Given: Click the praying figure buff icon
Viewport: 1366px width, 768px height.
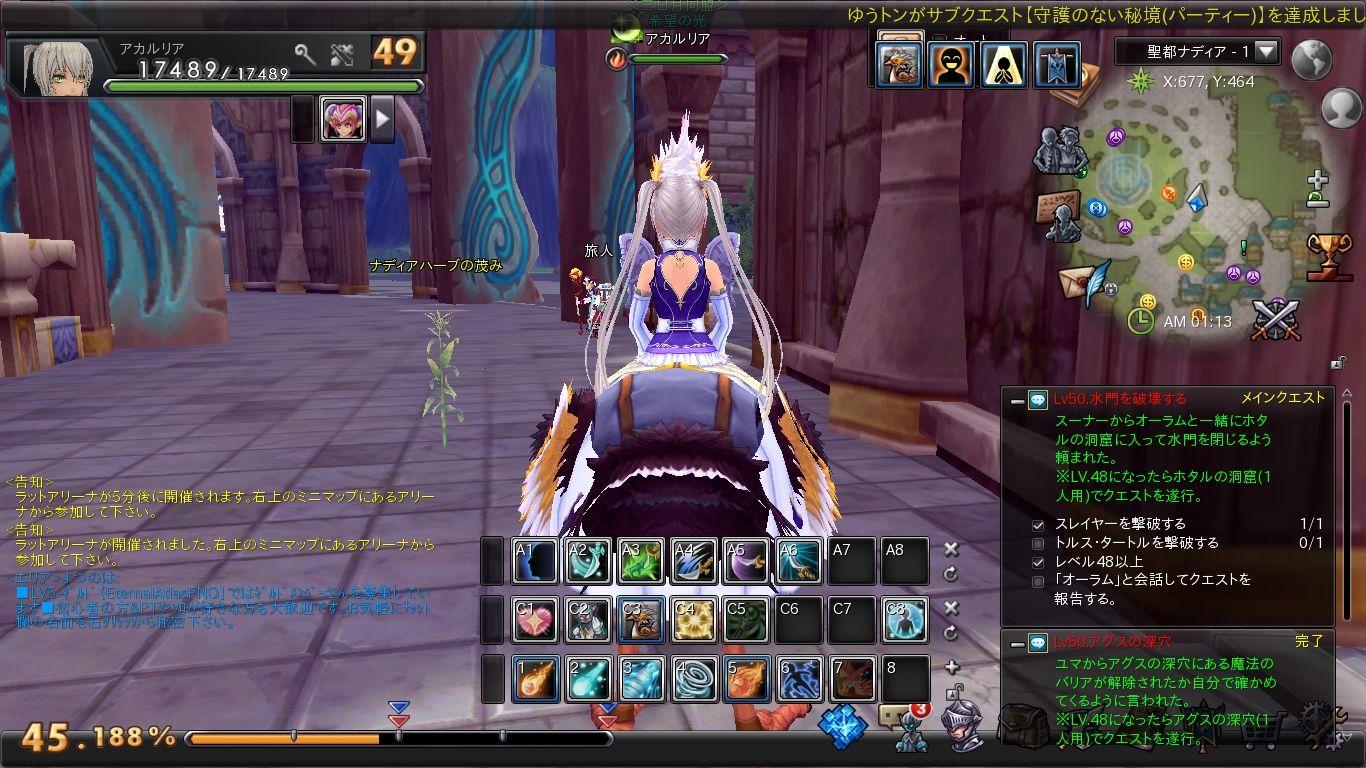Looking at the screenshot, I should coord(1003,65).
